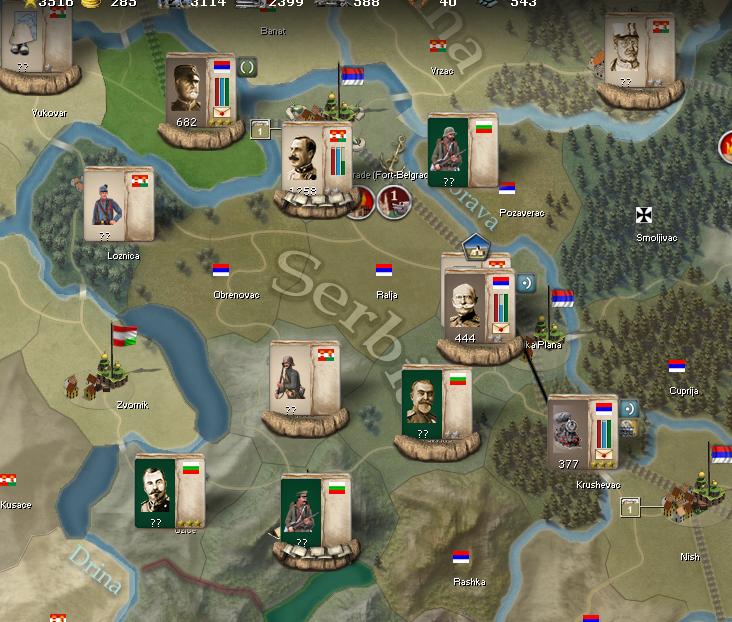The width and height of the screenshot is (732, 622).
Task: Select the Belgrade anchor harbor icon
Action: tap(396, 152)
